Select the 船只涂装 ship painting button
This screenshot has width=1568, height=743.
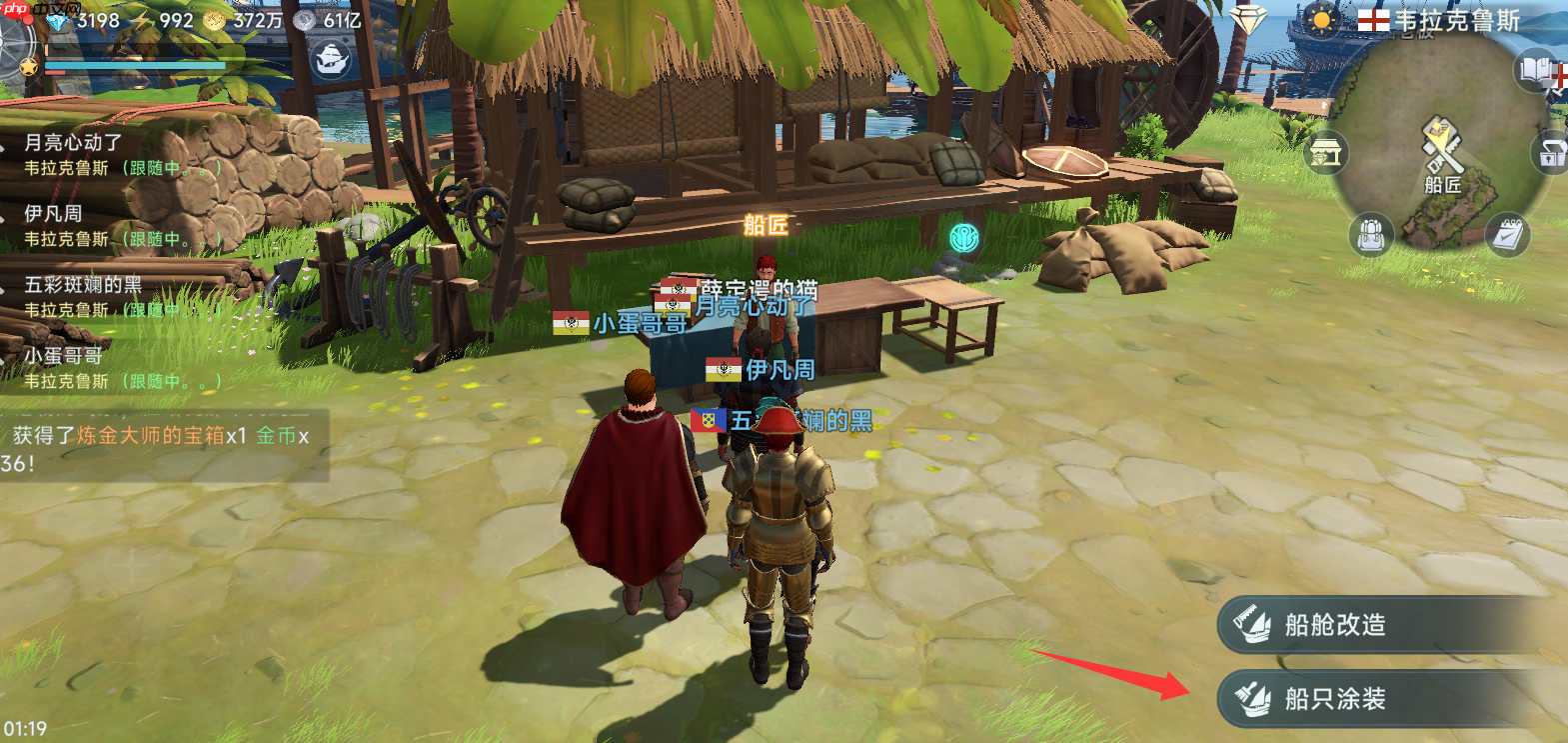(1389, 699)
